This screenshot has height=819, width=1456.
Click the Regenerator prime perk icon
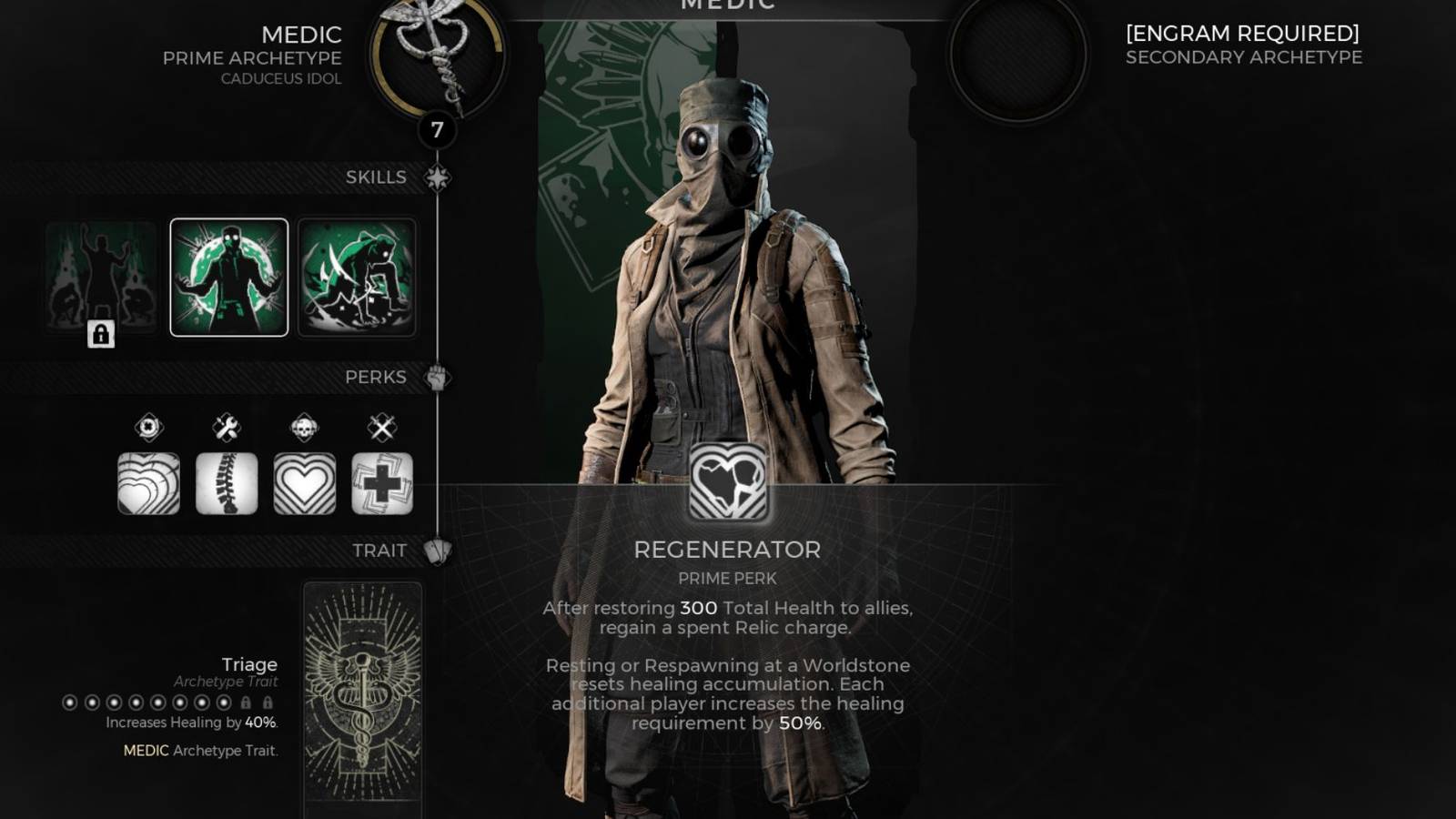pos(728,482)
